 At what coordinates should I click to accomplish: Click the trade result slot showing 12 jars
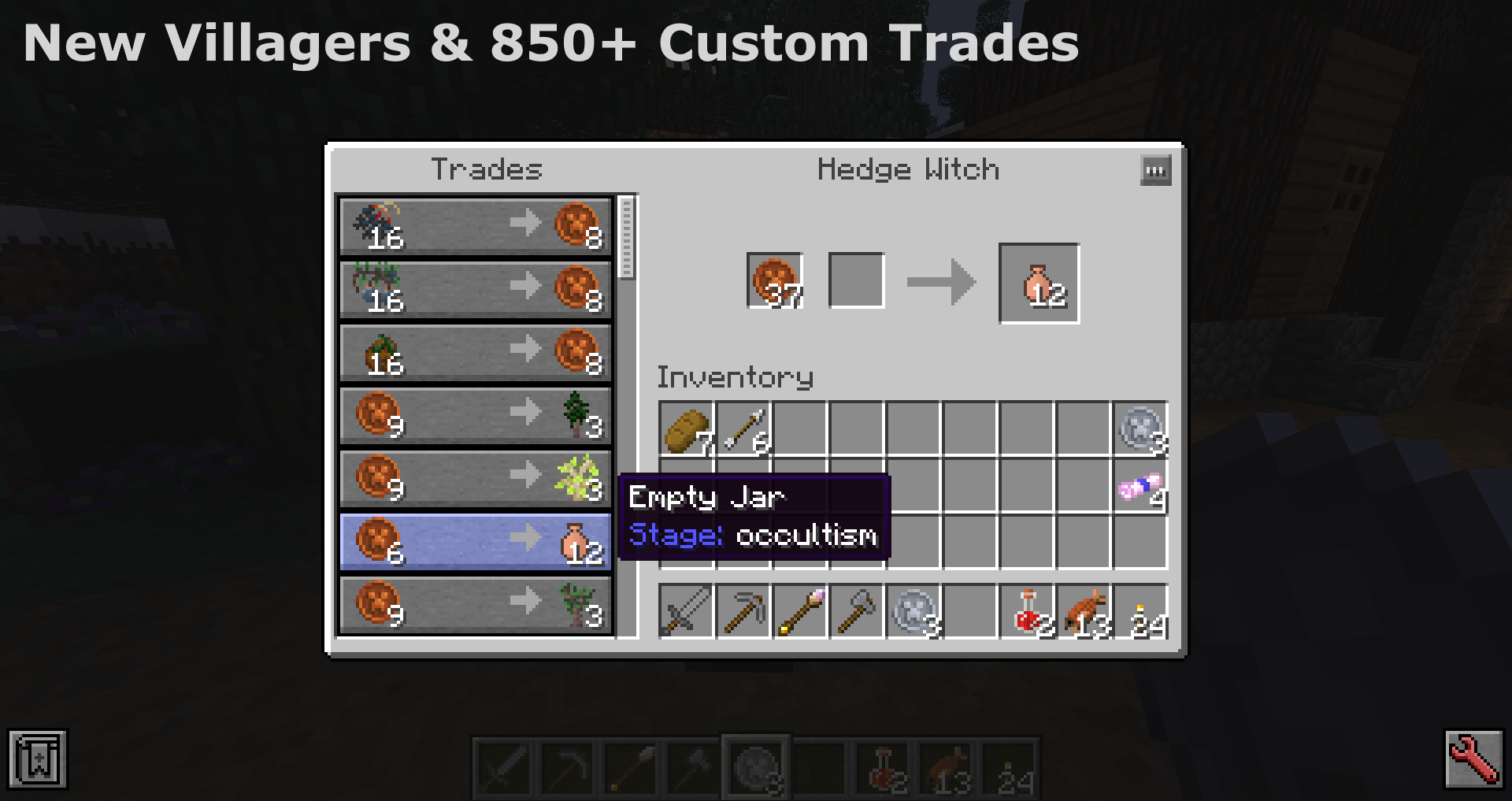(x=1038, y=284)
